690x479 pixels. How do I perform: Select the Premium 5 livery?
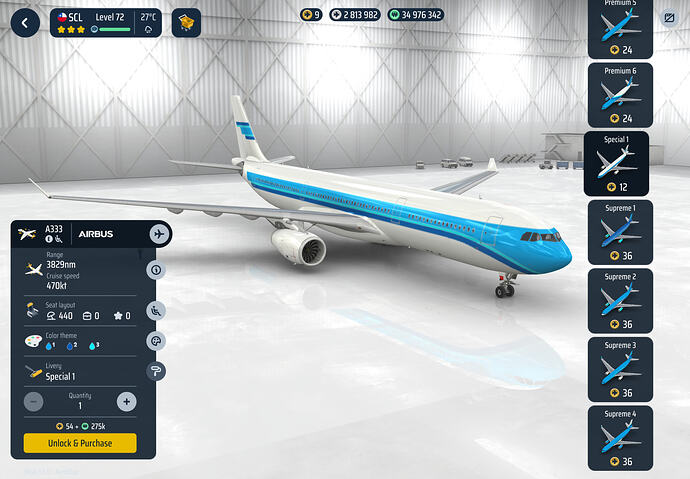618,25
